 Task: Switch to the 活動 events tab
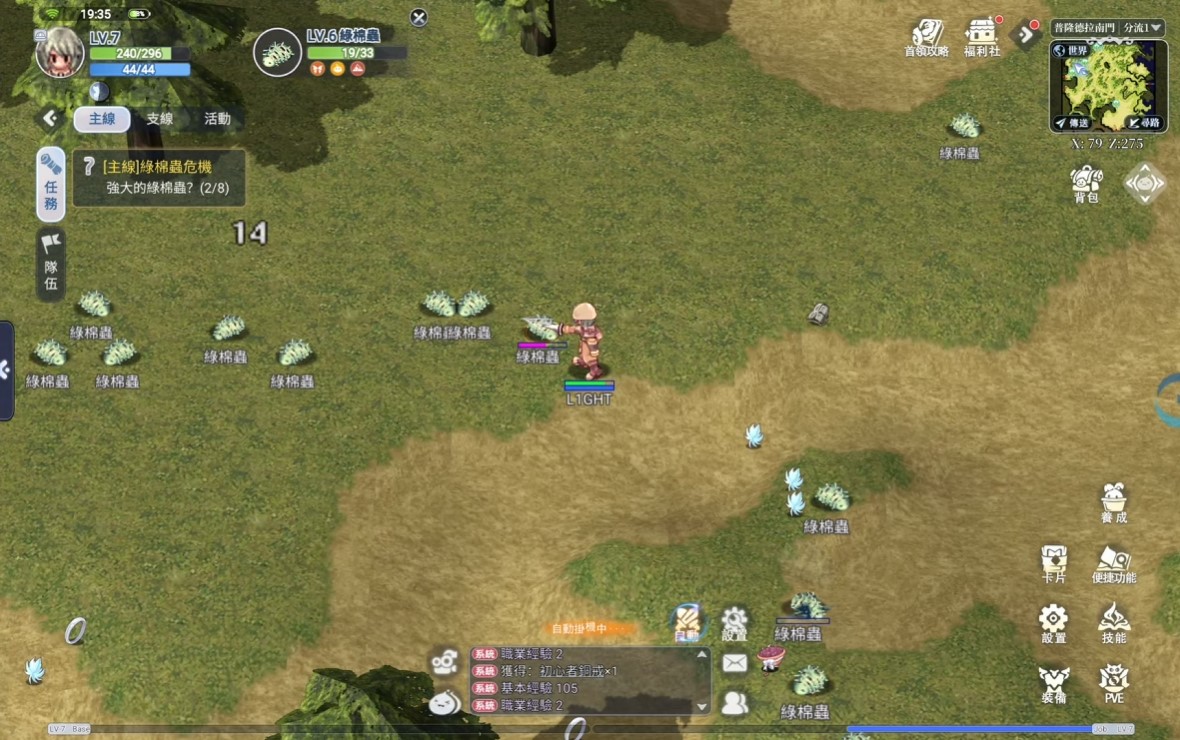[217, 119]
